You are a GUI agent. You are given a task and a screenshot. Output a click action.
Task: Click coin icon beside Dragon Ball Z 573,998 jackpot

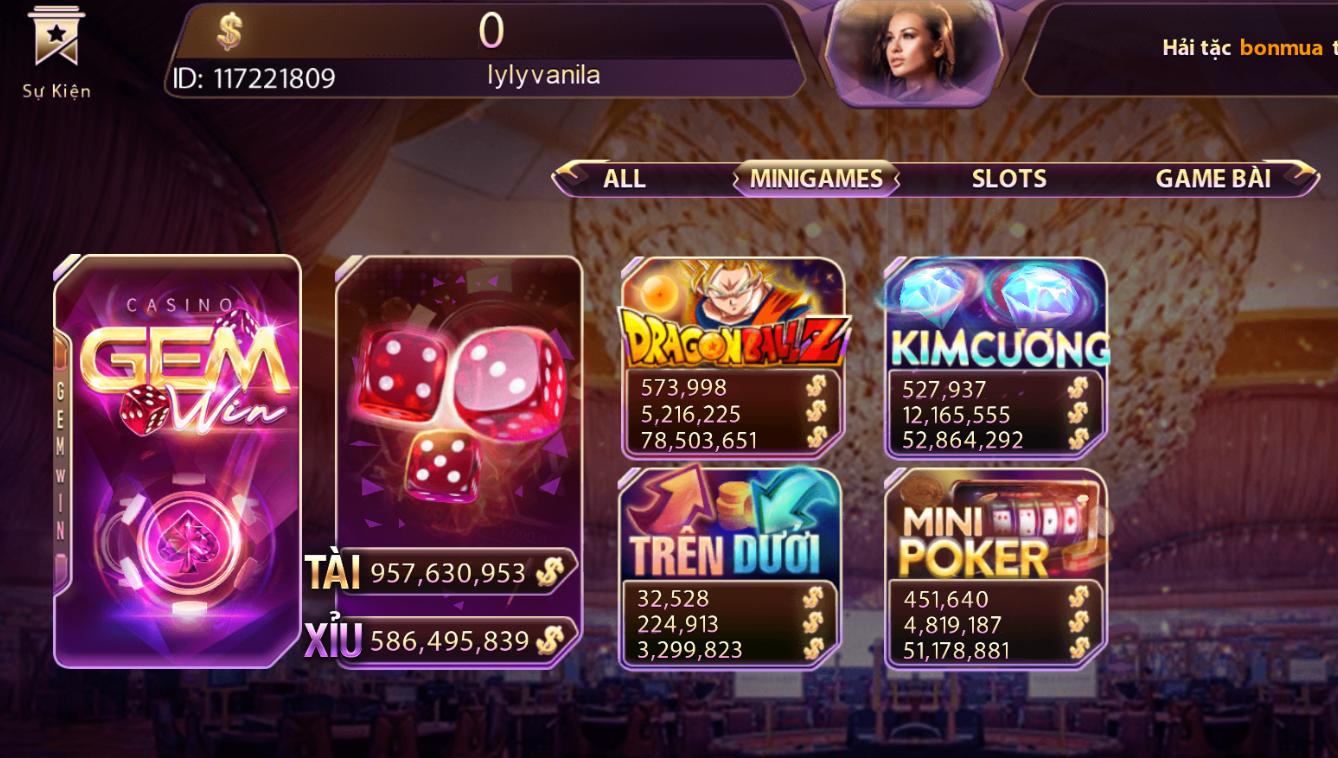point(817,388)
